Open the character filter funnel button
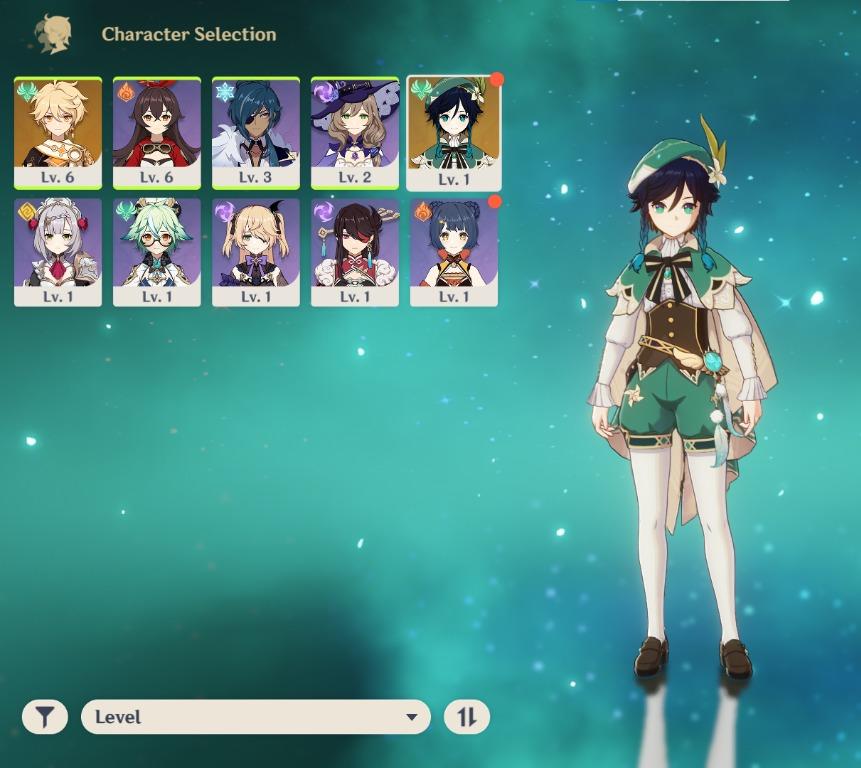Viewport: 861px width, 768px height. pyautogui.click(x=45, y=717)
